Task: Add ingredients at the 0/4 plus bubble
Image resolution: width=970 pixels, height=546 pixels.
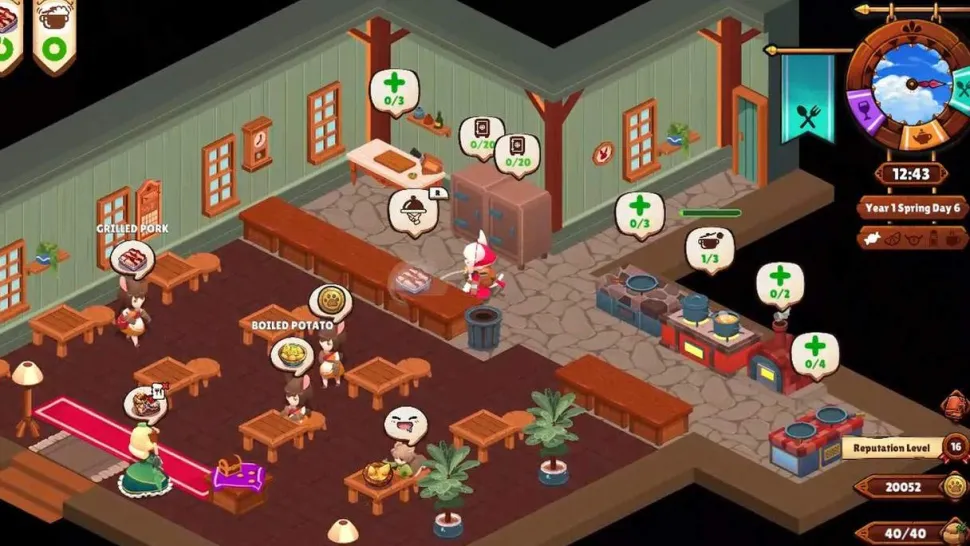Action: 815,351
